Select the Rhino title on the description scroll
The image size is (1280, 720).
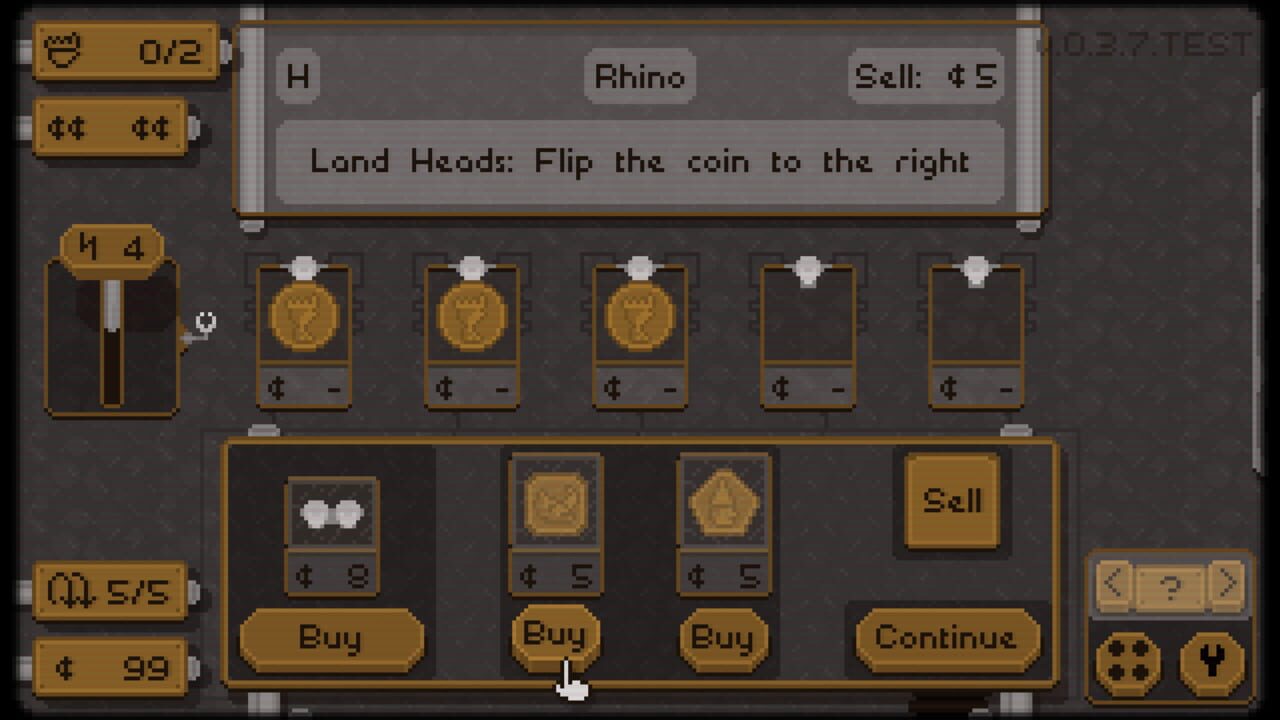(x=638, y=75)
